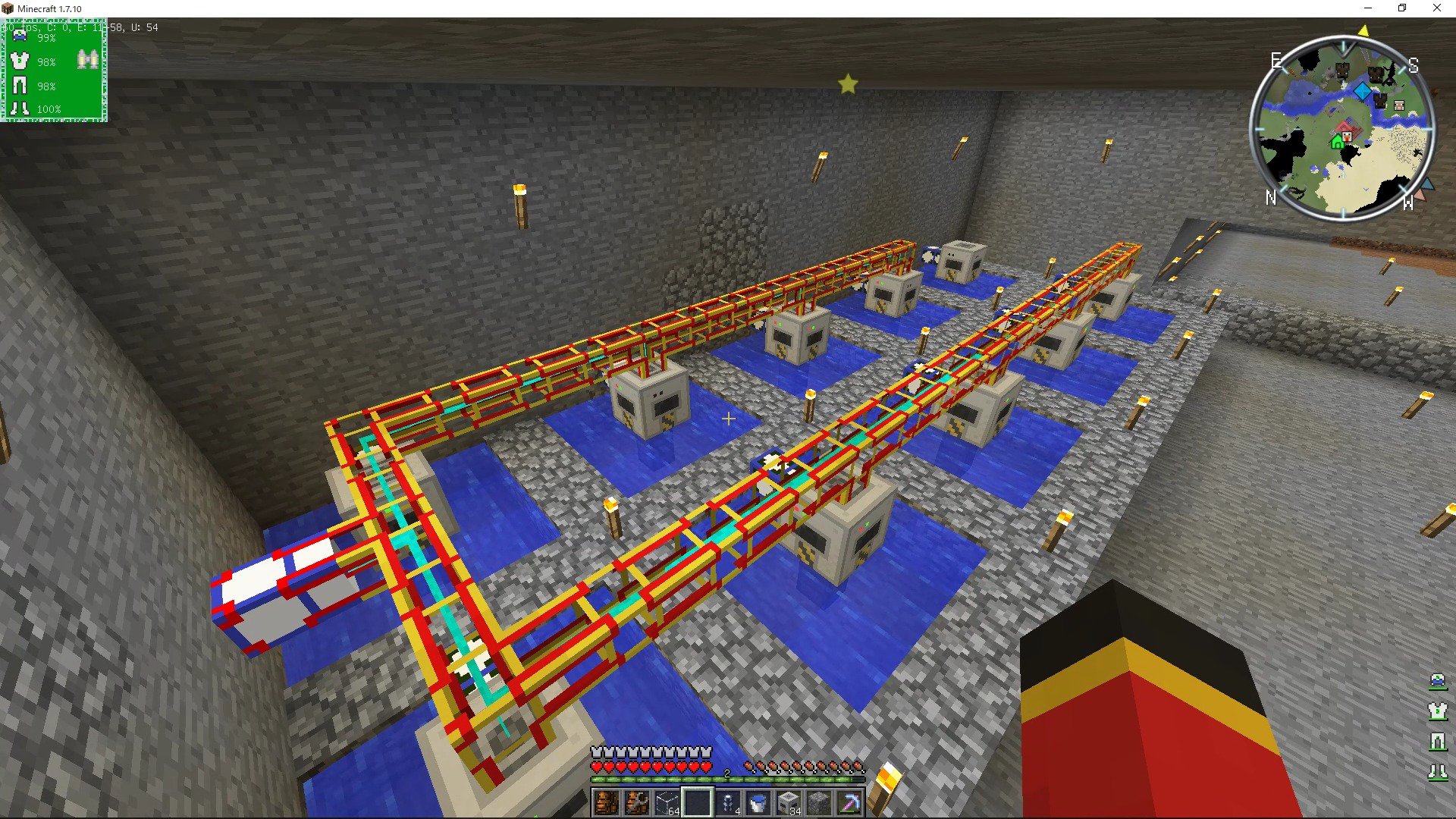
Task: Click the currently selected empty hotbar slot
Action: click(695, 802)
